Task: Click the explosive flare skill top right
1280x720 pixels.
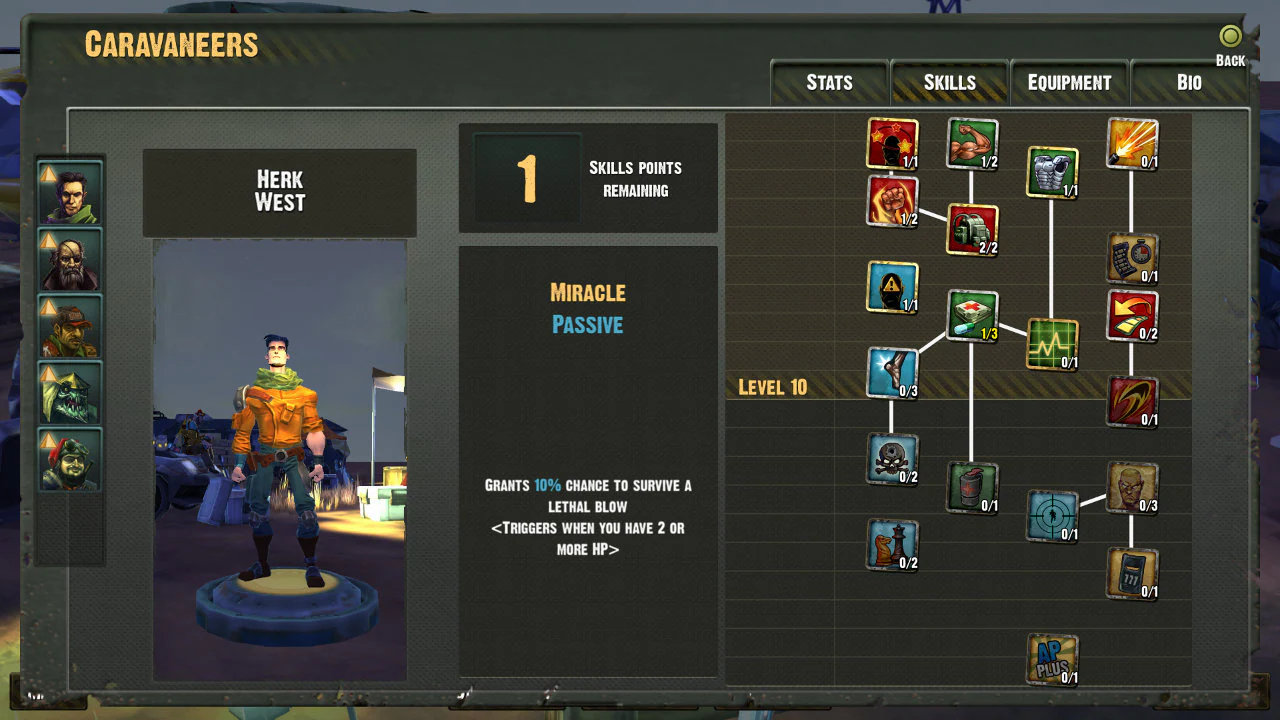Action: click(1132, 144)
